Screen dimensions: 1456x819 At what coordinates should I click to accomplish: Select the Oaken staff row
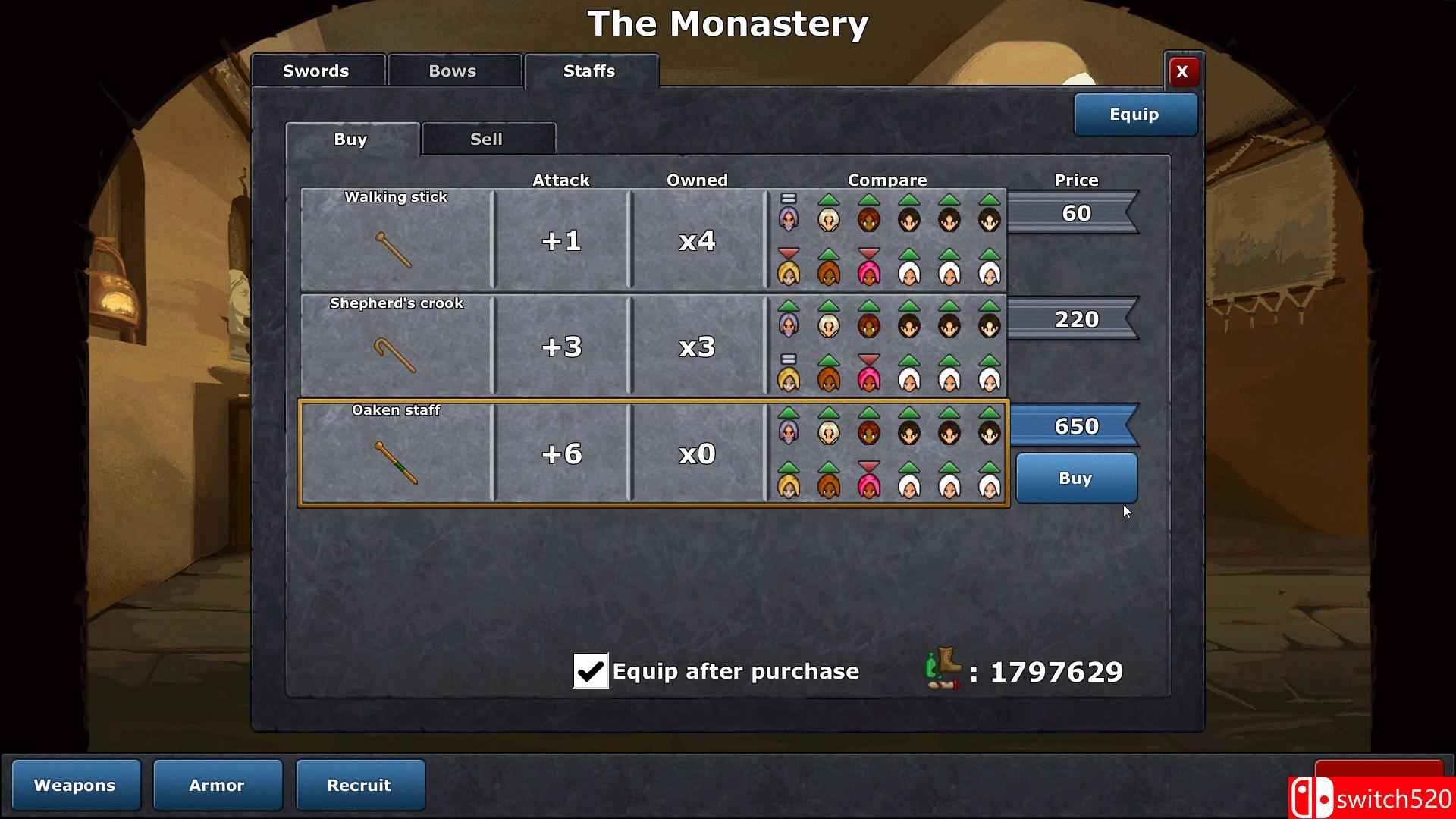coord(396,453)
